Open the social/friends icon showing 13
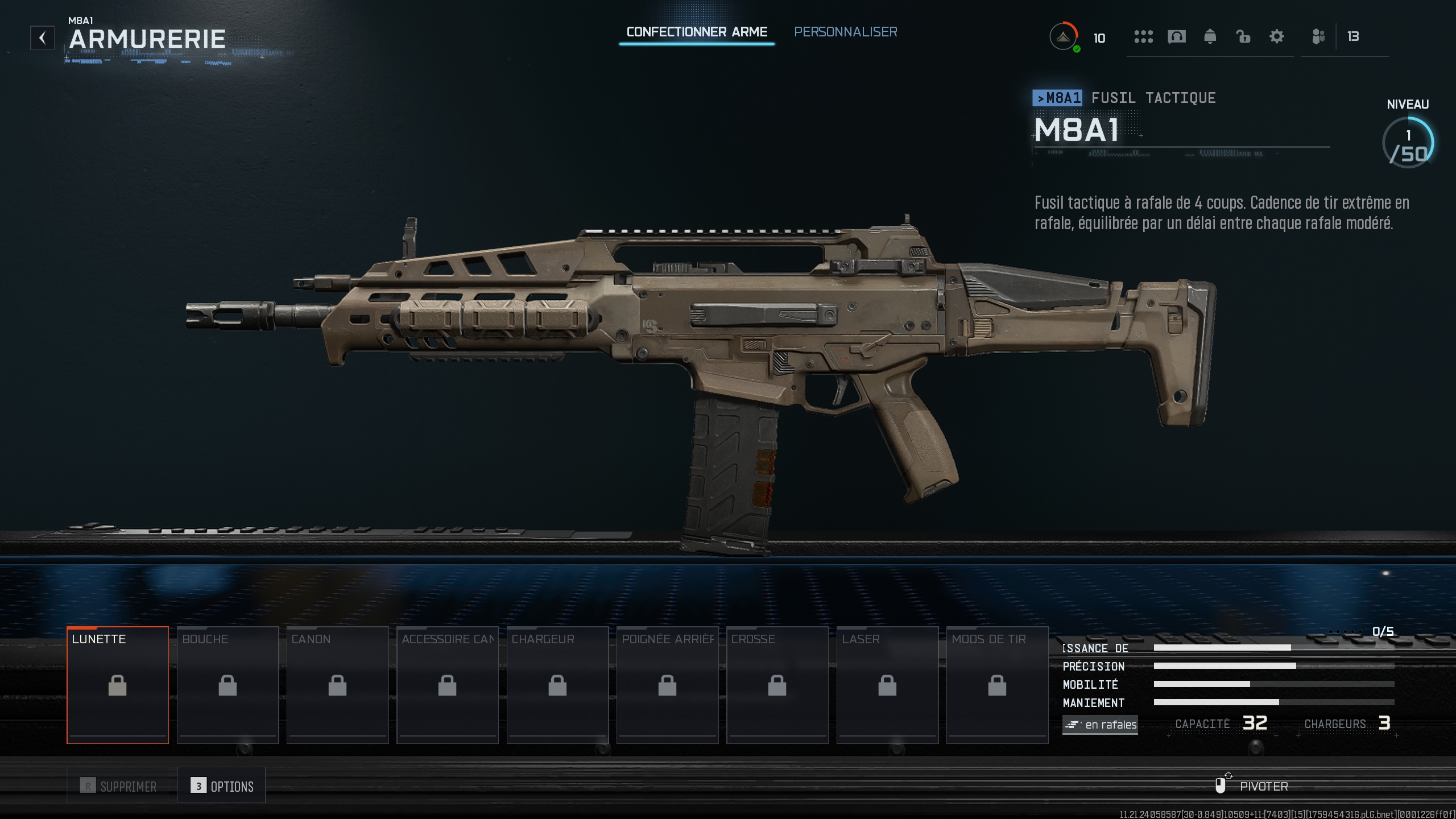Image resolution: width=1456 pixels, height=819 pixels. tap(1318, 36)
